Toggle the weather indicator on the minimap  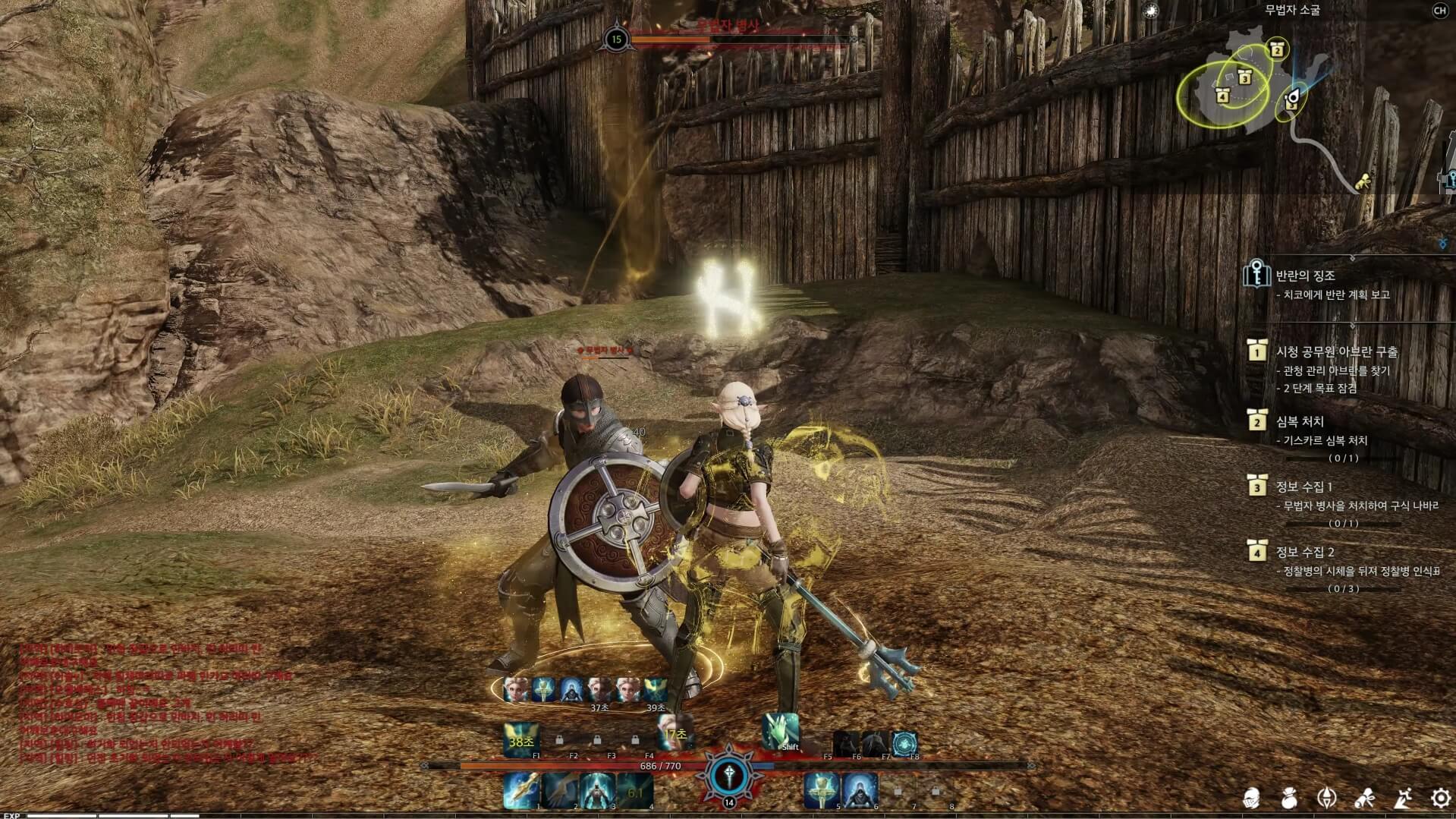[1150, 11]
